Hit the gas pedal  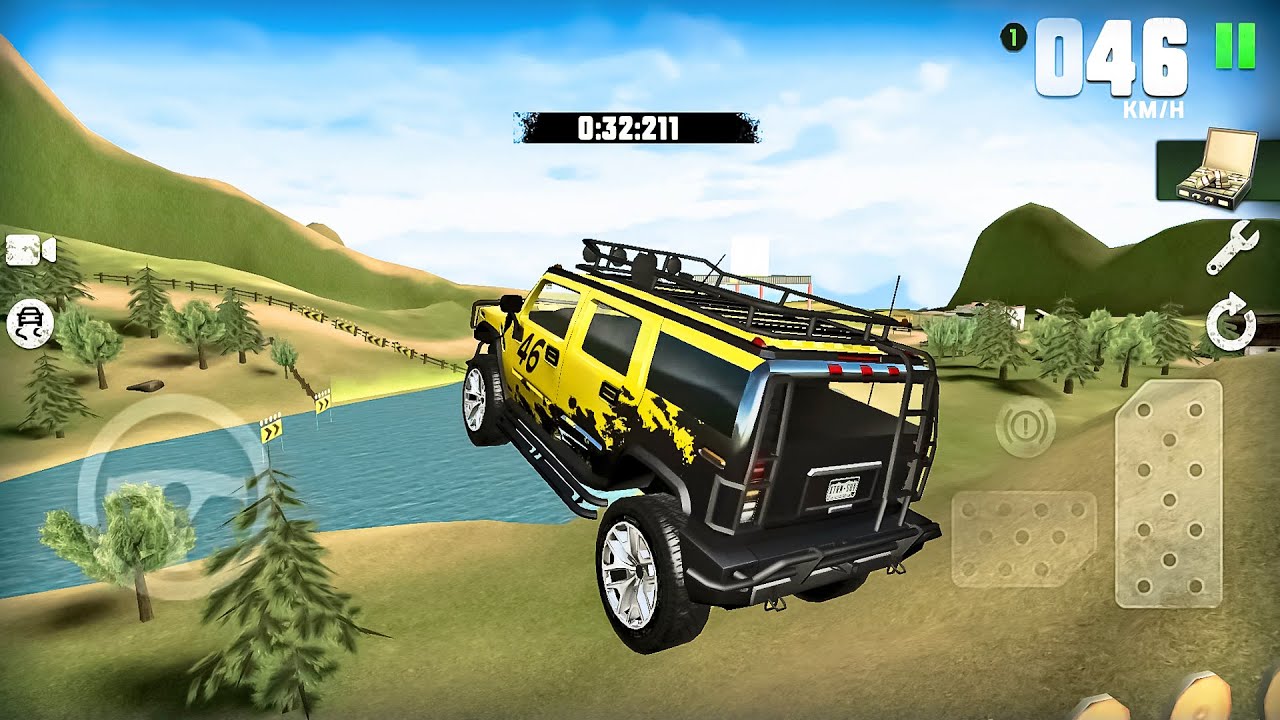pyautogui.click(x=1168, y=493)
